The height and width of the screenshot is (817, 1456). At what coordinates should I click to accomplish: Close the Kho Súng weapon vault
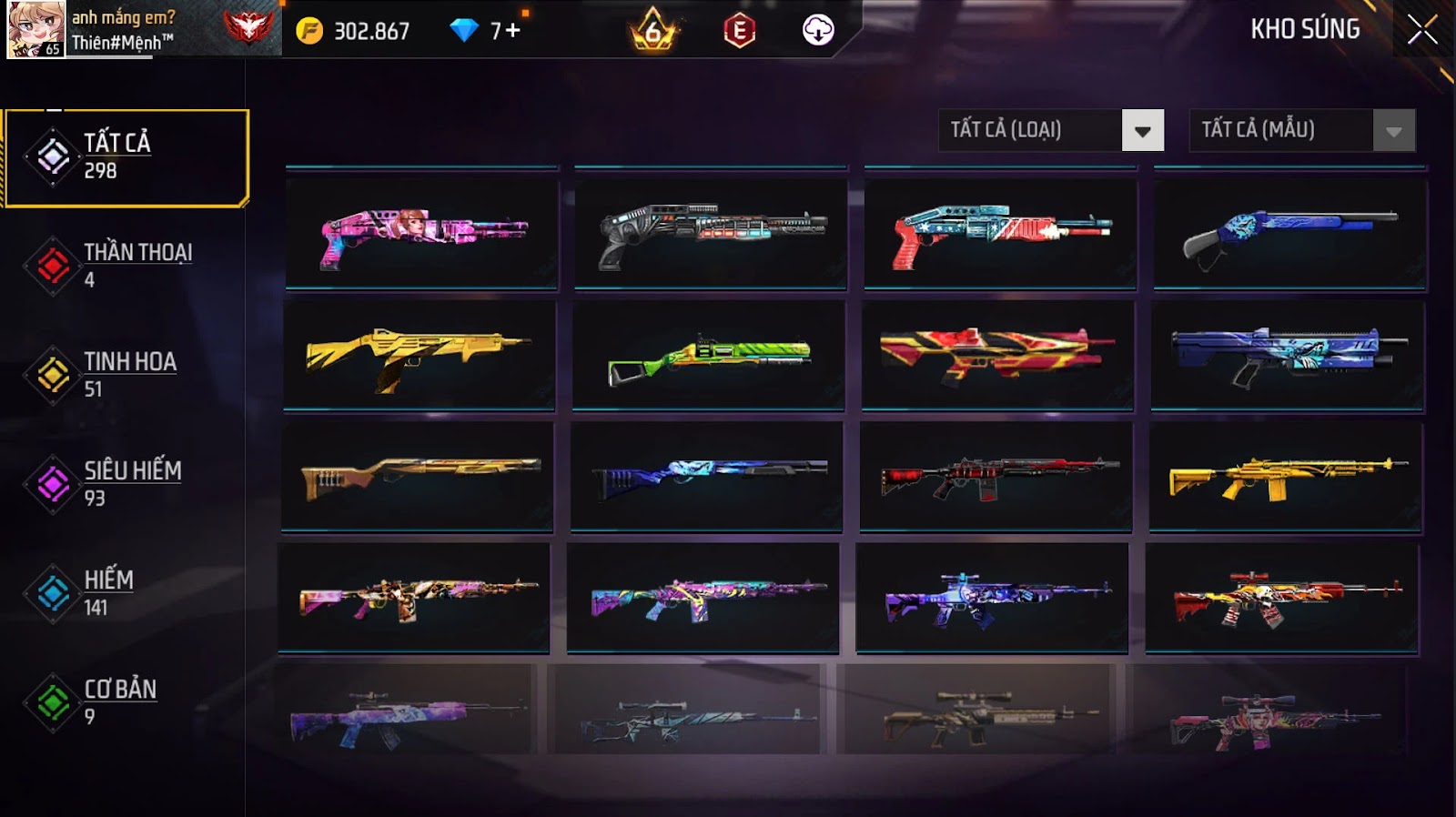coord(1421,30)
